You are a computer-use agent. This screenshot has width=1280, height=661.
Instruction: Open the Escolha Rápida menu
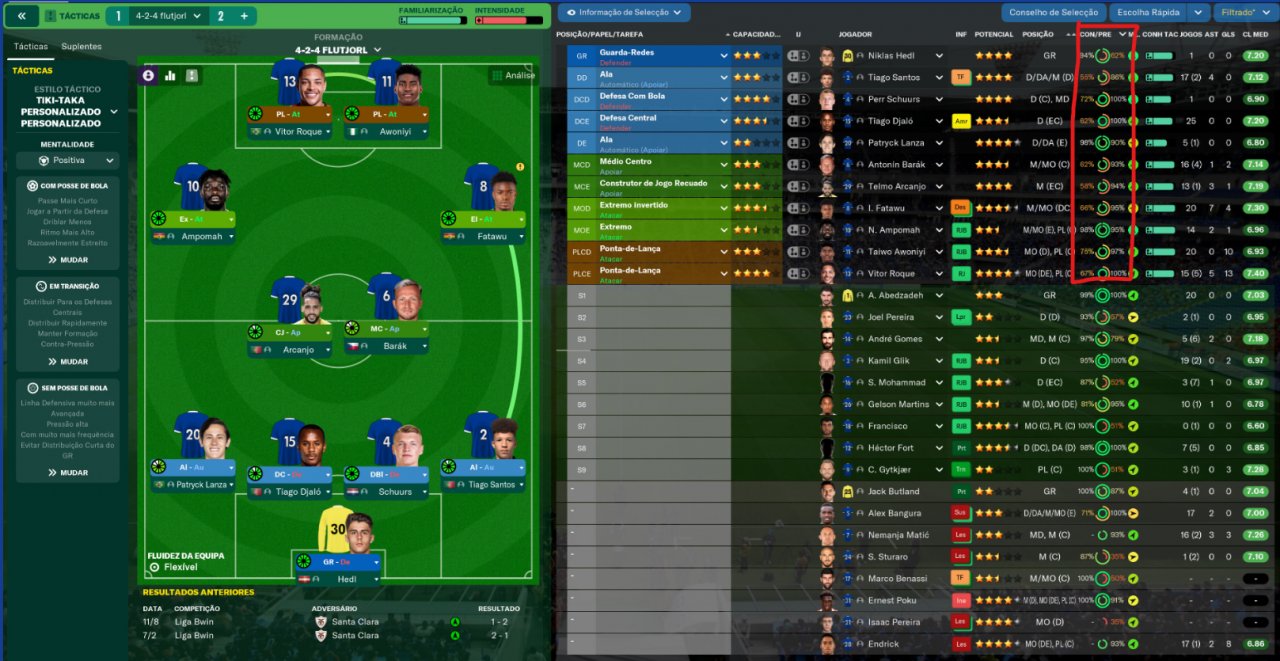tap(1148, 13)
